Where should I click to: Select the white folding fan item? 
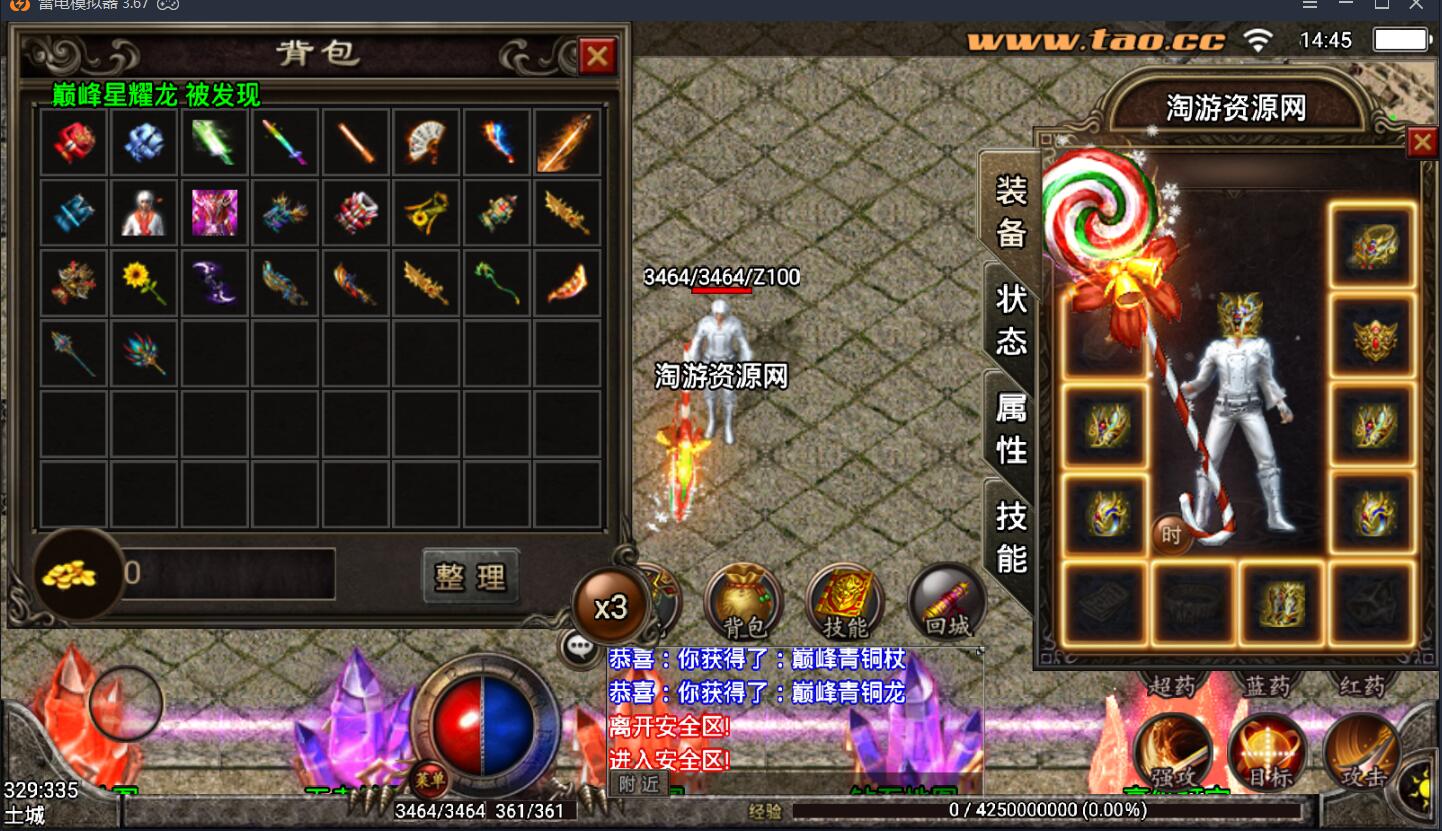tap(426, 142)
